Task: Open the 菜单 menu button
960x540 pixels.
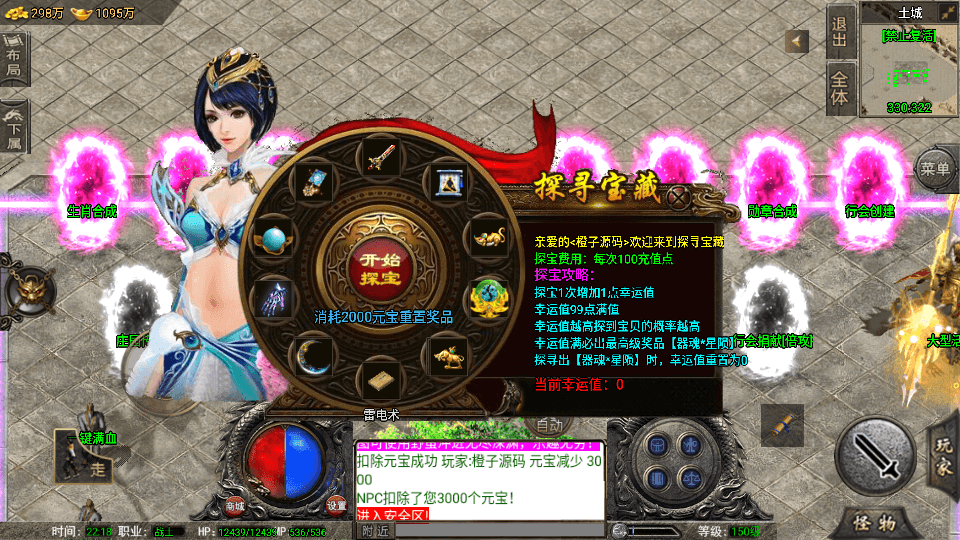Action: pyautogui.click(x=936, y=169)
